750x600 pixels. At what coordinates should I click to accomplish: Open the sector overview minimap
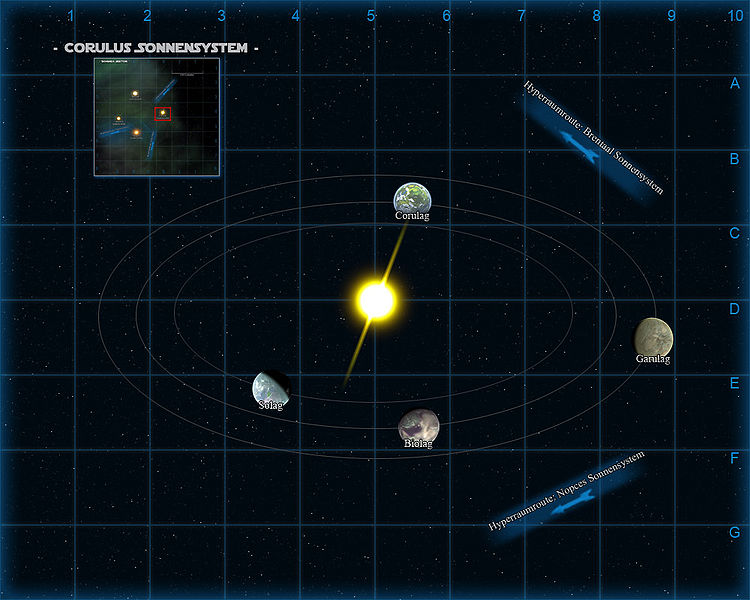pyautogui.click(x=156, y=117)
